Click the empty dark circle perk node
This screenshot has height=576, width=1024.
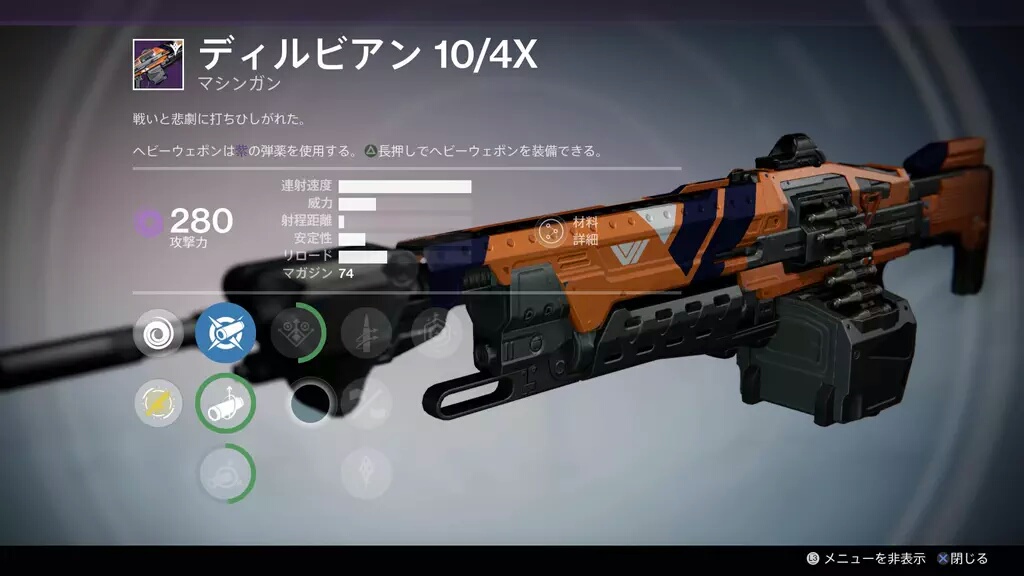coord(310,403)
